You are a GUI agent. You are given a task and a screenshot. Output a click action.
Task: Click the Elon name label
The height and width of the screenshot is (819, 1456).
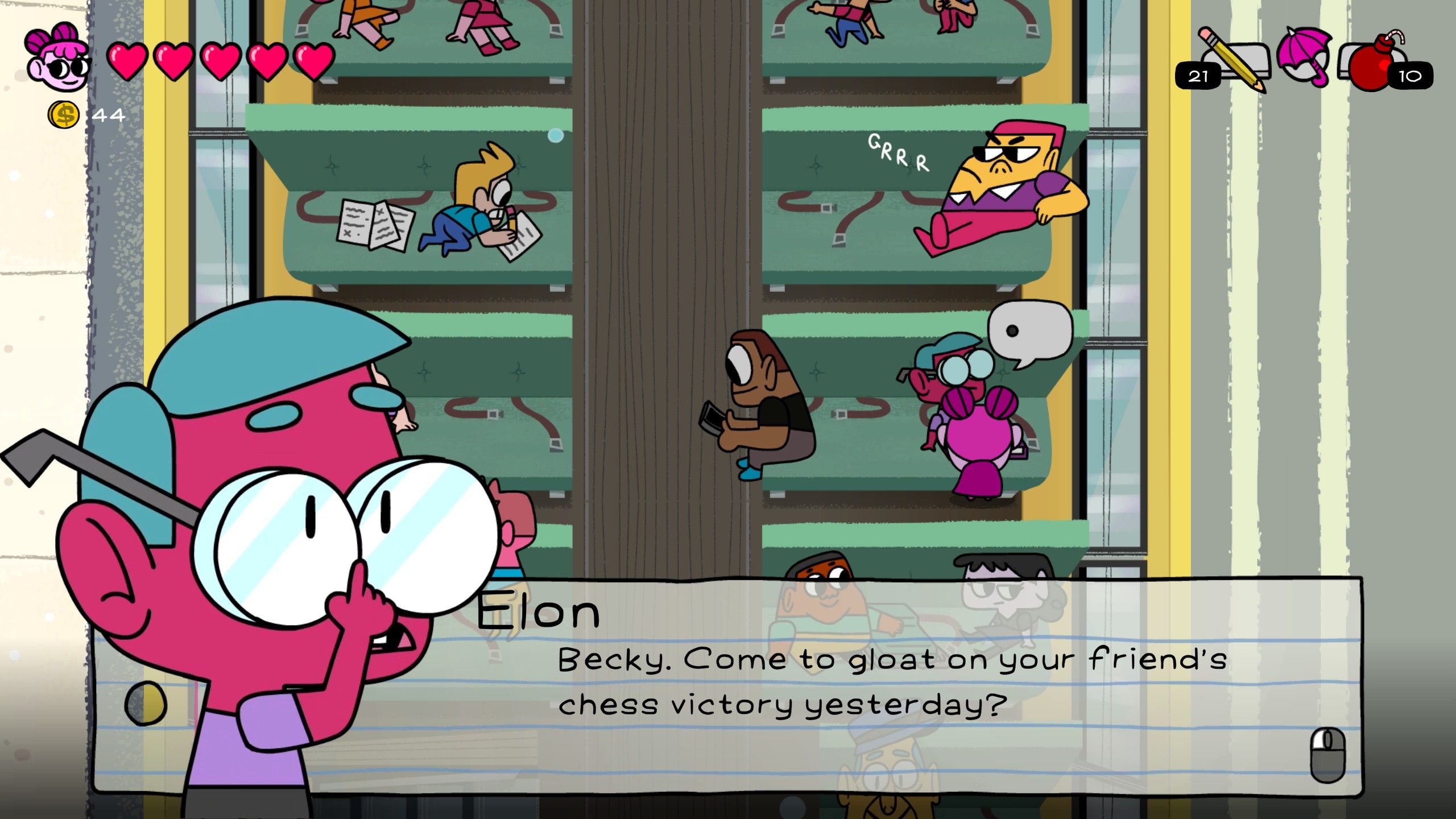[537, 611]
